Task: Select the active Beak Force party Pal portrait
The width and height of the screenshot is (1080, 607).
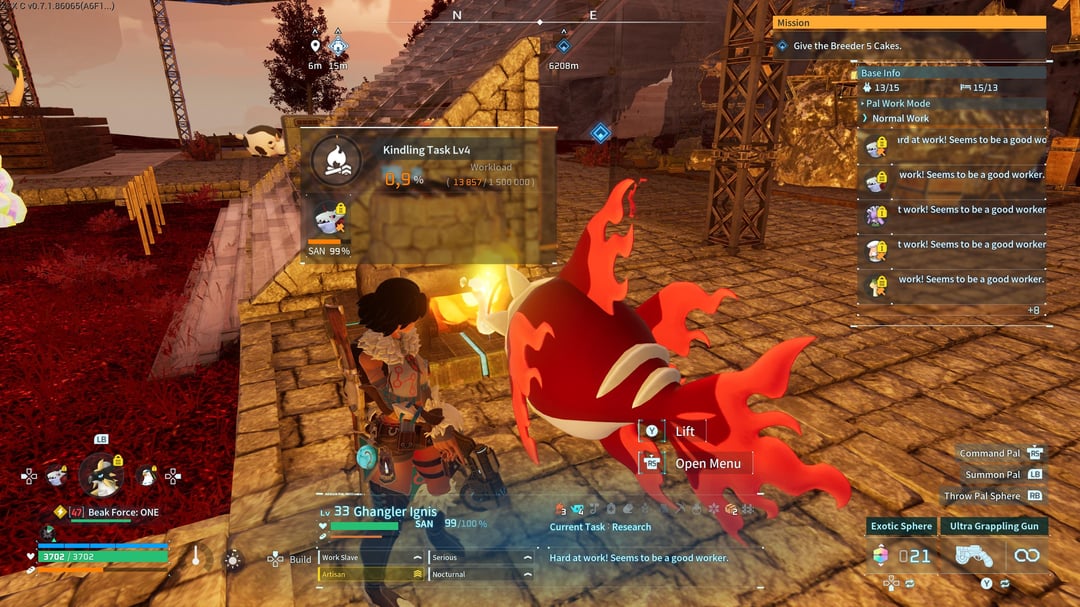Action: tap(101, 476)
